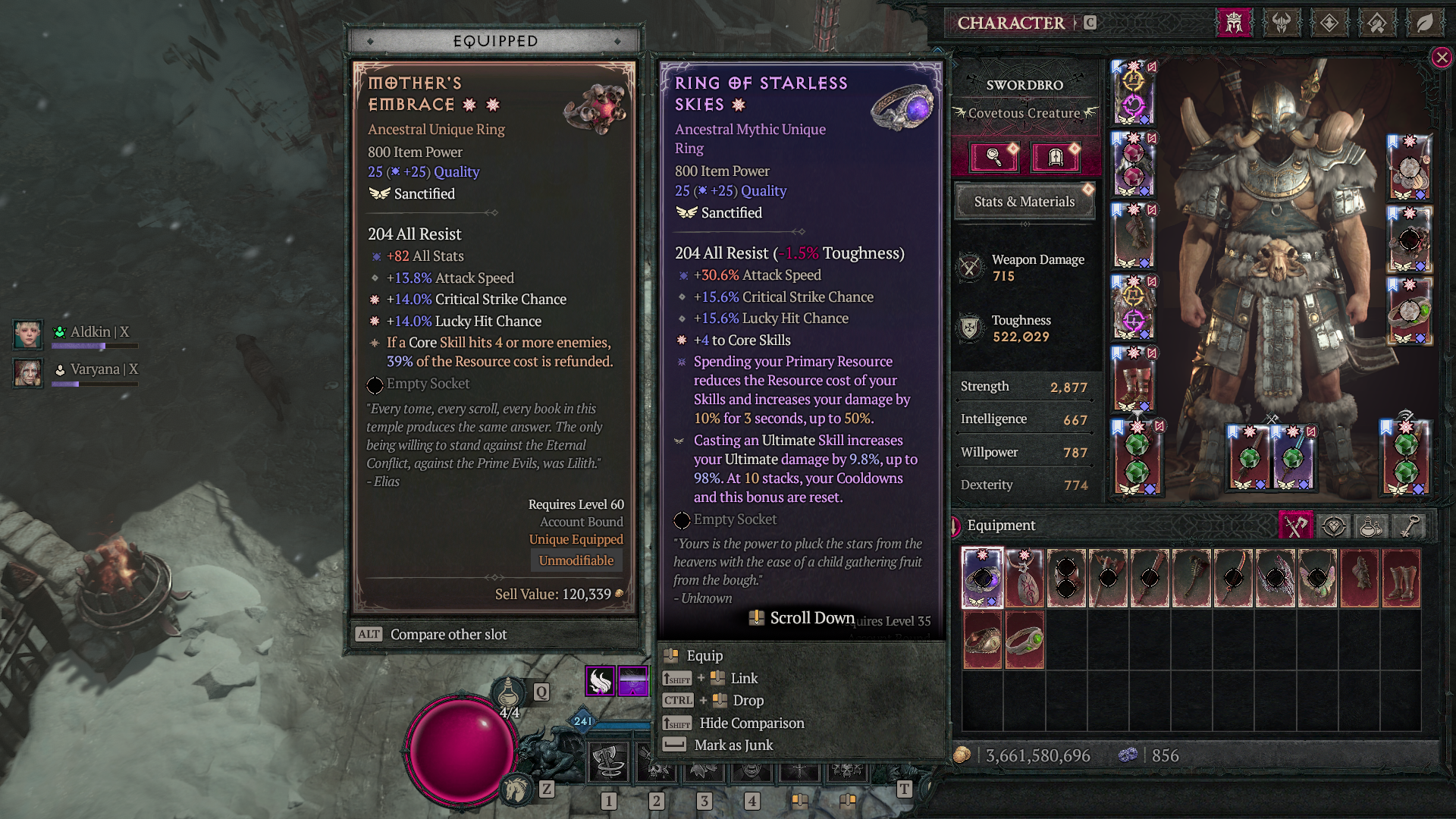This screenshot has height=819, width=1456.
Task: Switch to the gems socketables tab
Action: click(x=1333, y=526)
